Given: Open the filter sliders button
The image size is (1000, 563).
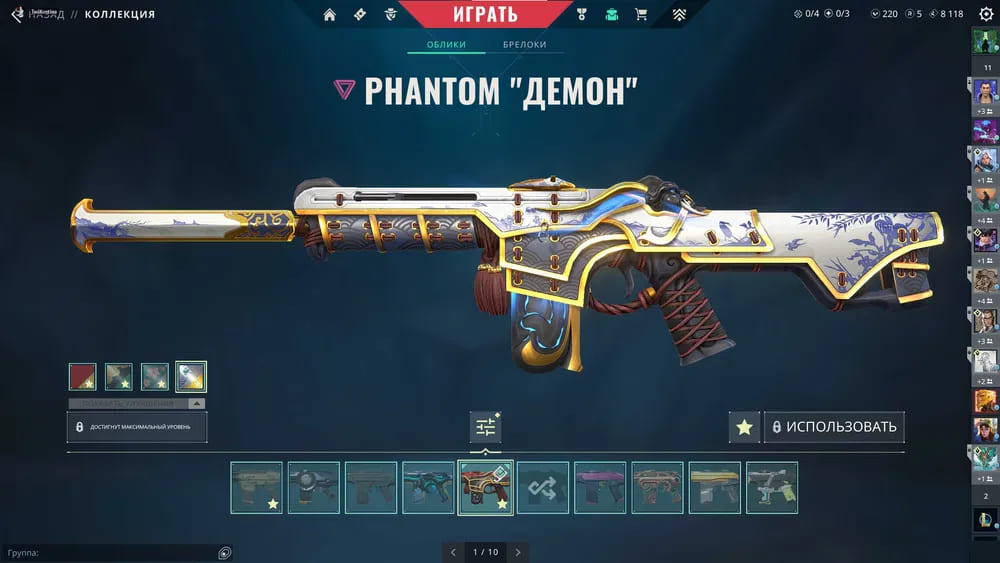Looking at the screenshot, I should click(x=486, y=427).
